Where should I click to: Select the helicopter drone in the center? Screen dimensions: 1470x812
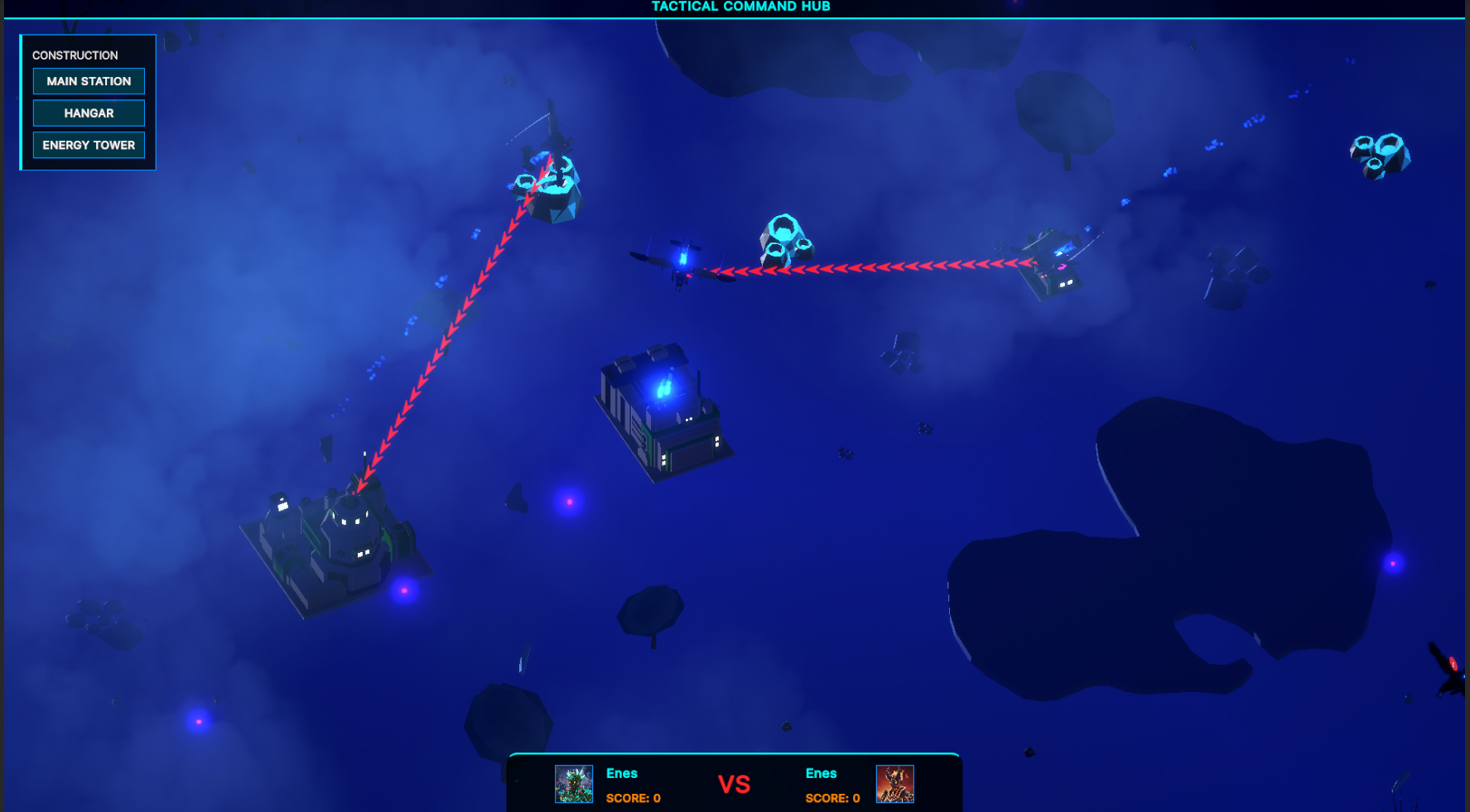point(681,265)
